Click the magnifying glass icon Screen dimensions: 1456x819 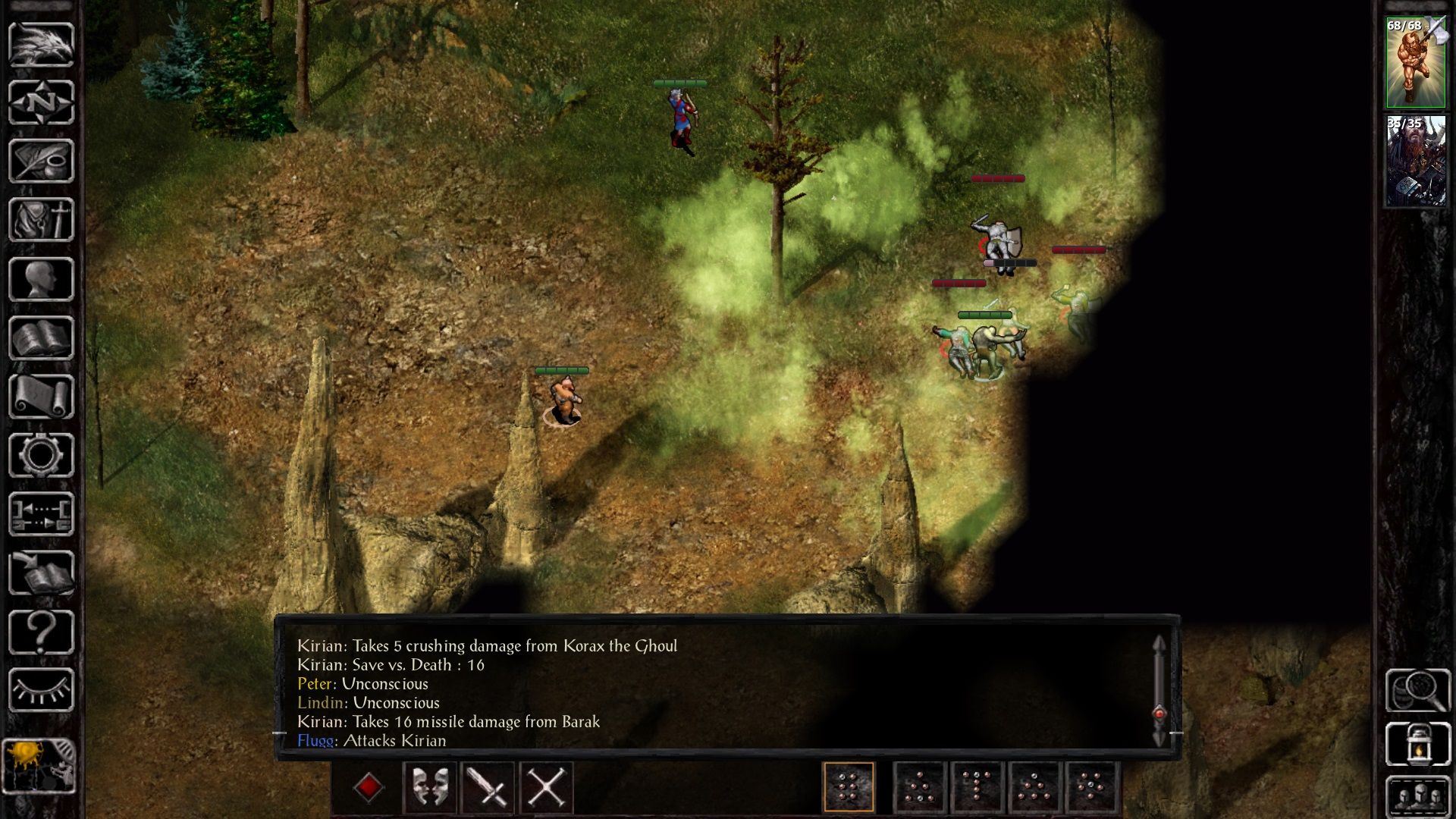(x=1417, y=689)
